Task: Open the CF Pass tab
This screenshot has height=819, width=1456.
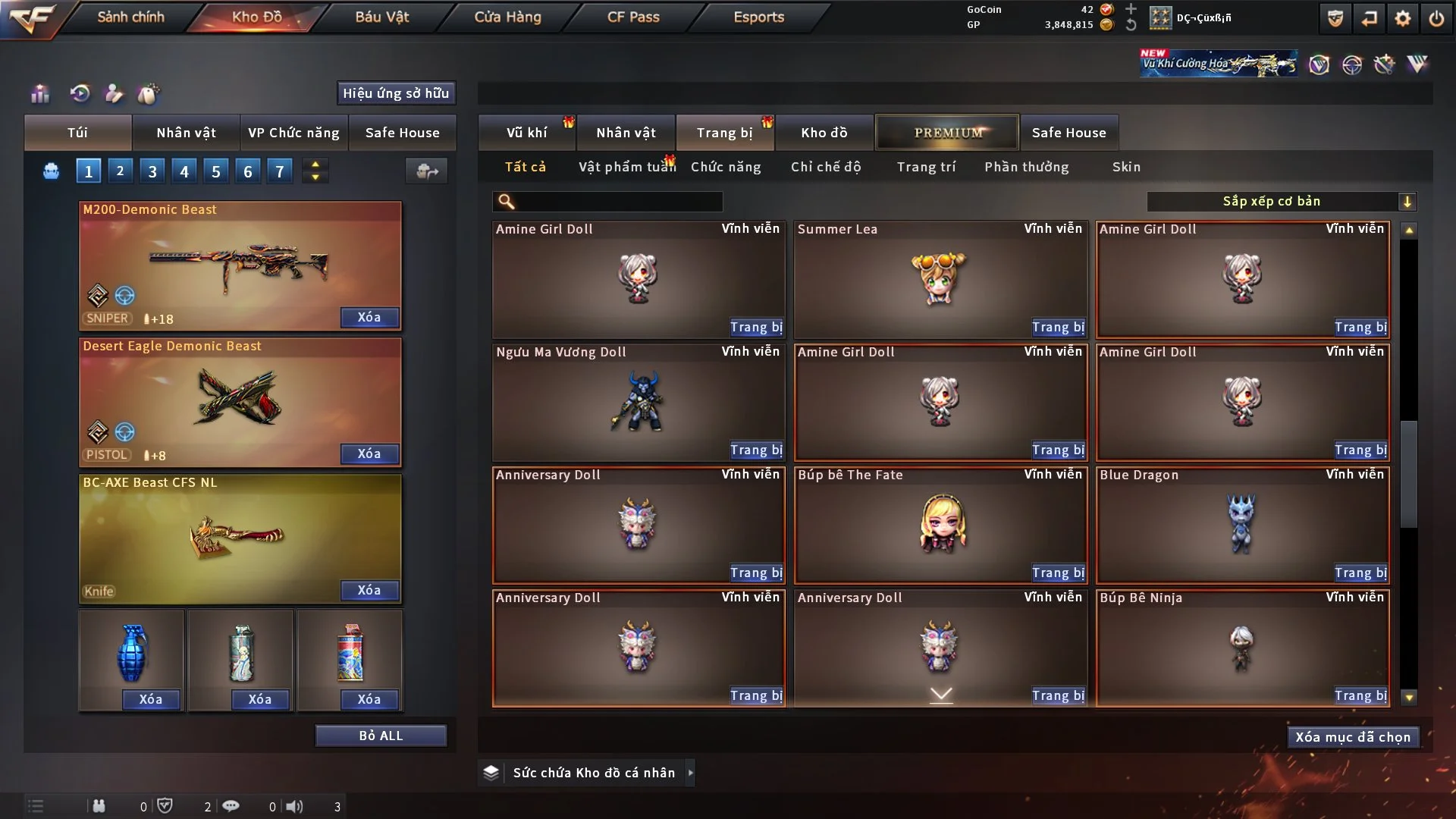Action: (x=633, y=17)
